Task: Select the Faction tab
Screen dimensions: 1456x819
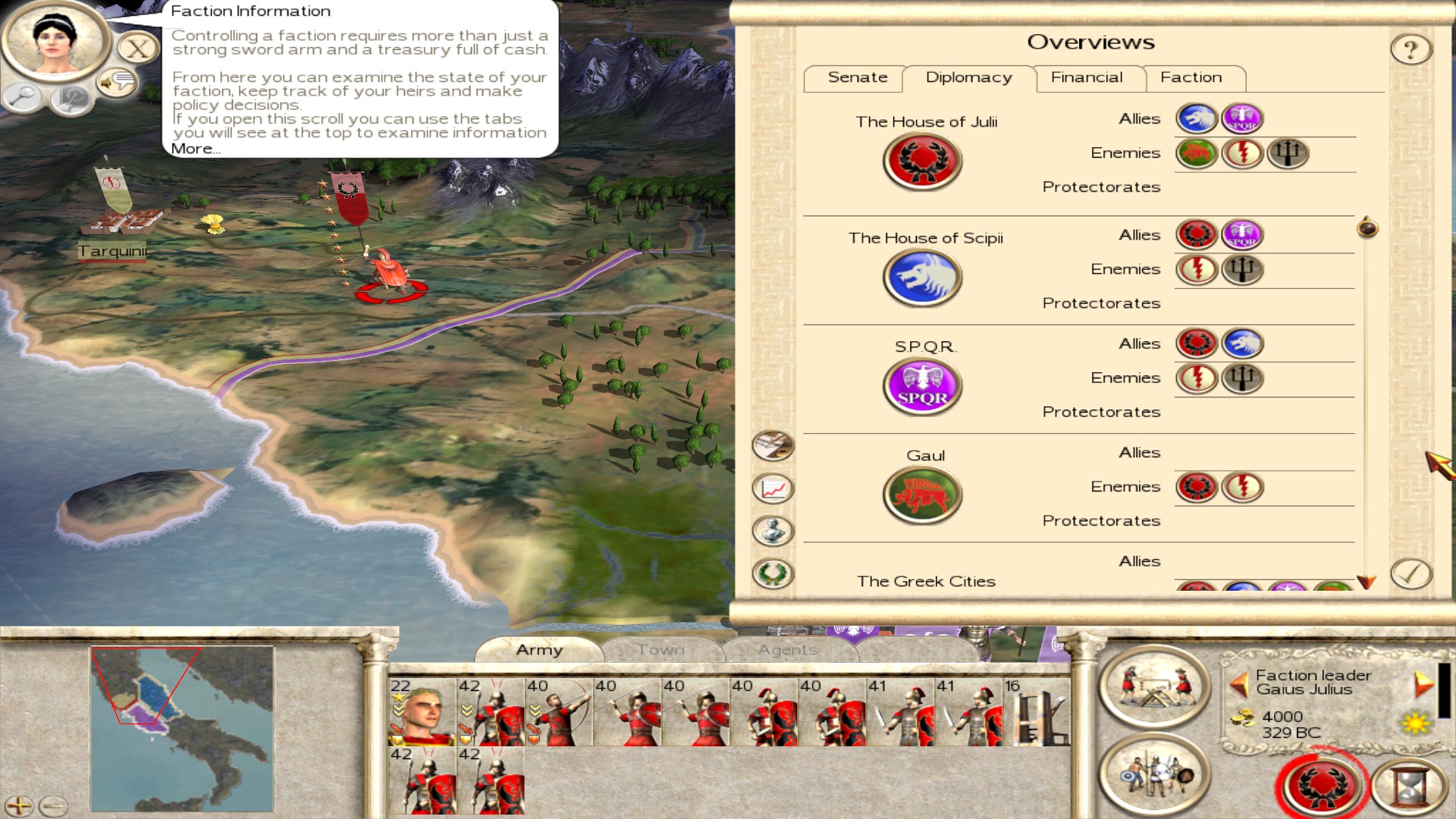Action: coord(1191,78)
